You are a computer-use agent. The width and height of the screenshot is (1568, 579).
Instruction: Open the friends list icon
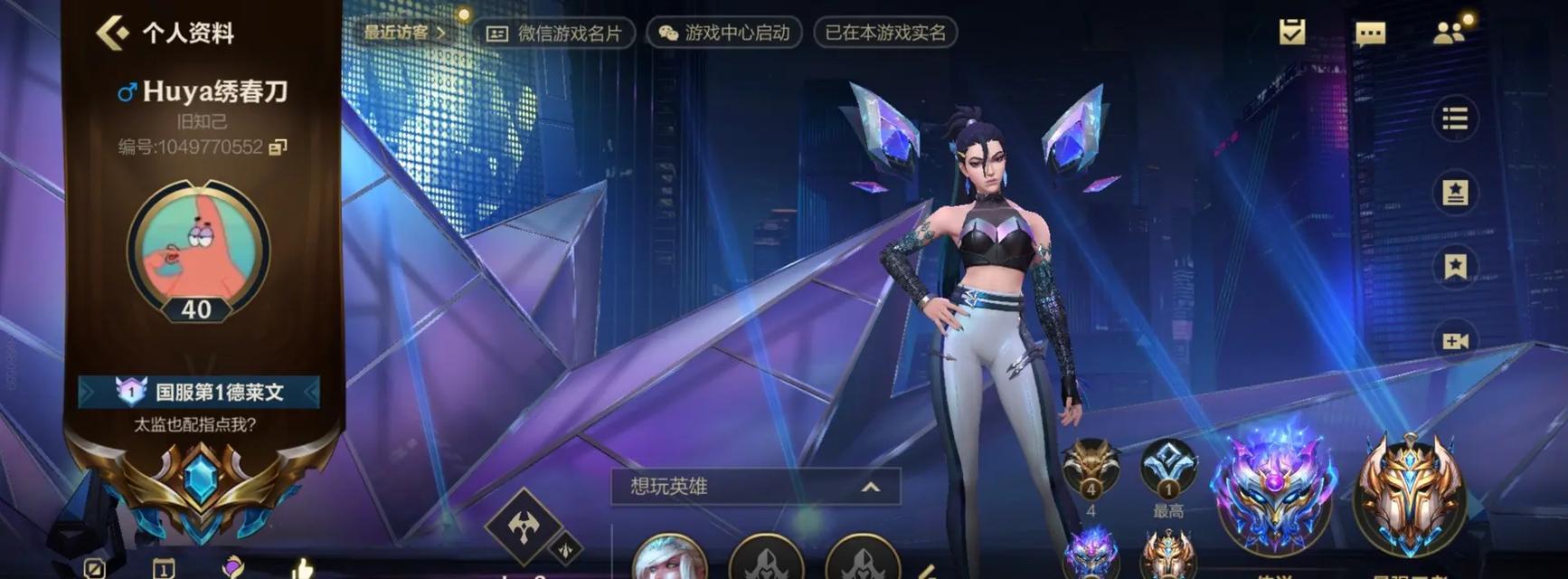tap(1449, 33)
